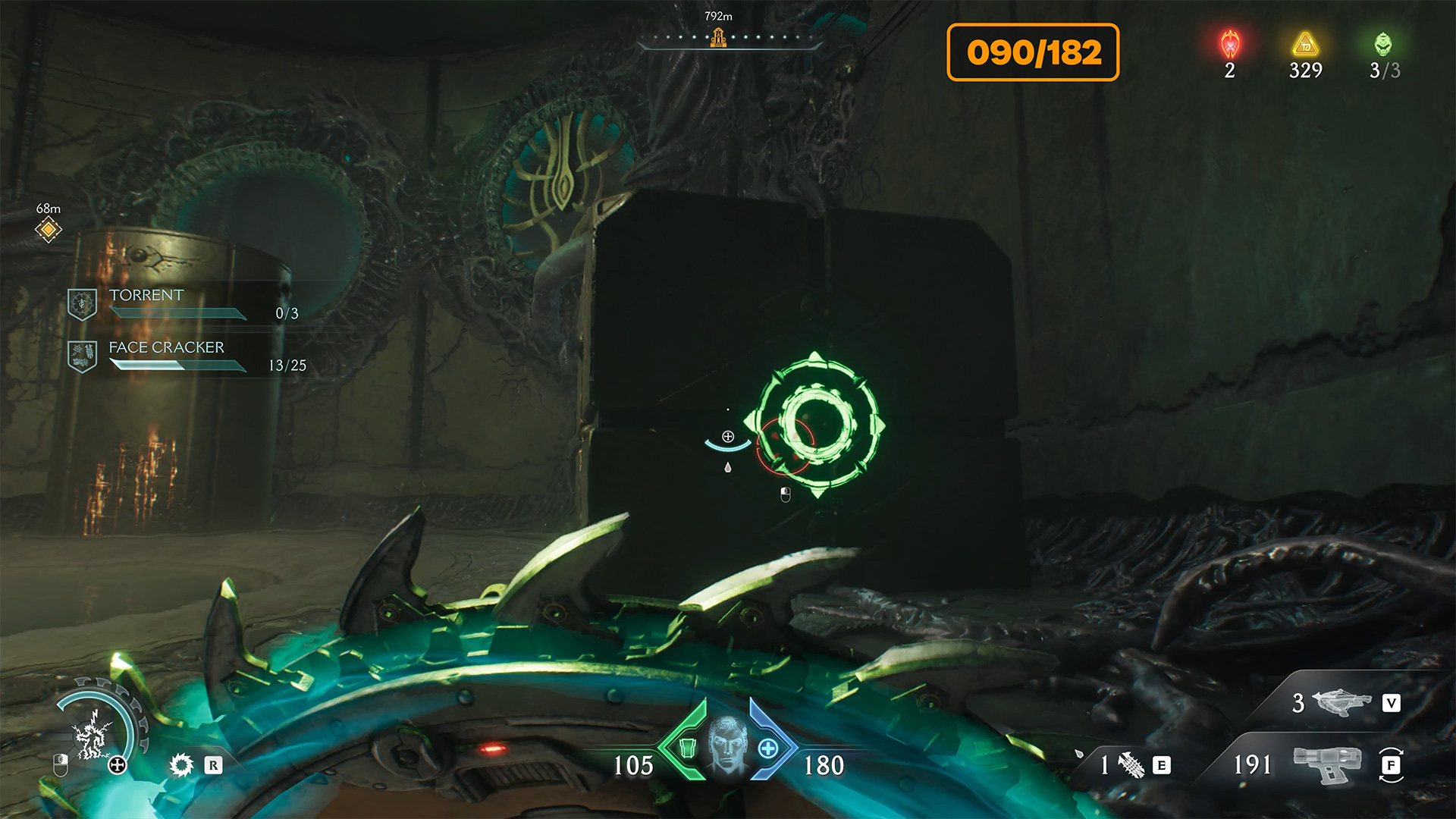Activate the spiked shield saw rune icon
Screen dimensions: 1456x819
tap(182, 764)
